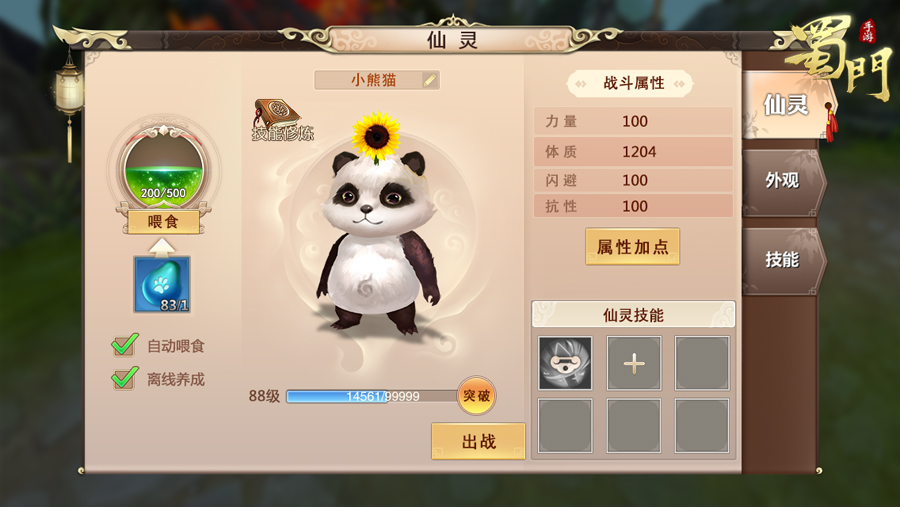900x507 pixels.
Task: Click the 突破 breakthrough button
Action: coord(476,396)
